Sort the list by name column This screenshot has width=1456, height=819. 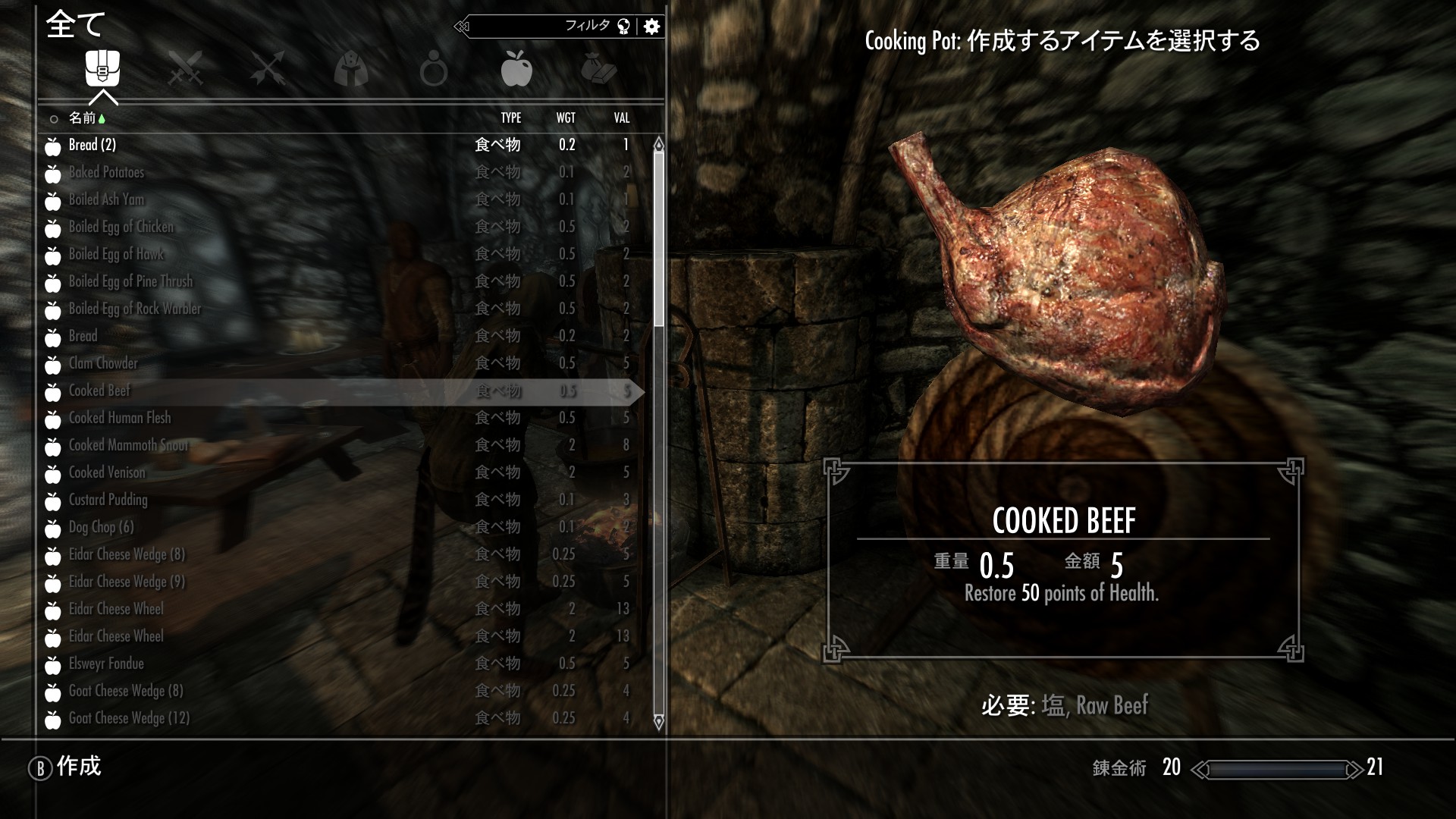coord(83,118)
